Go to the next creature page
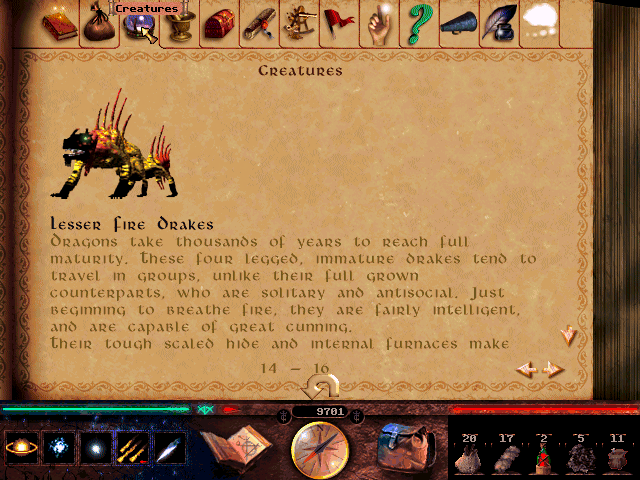The height and width of the screenshot is (480, 640). point(554,370)
